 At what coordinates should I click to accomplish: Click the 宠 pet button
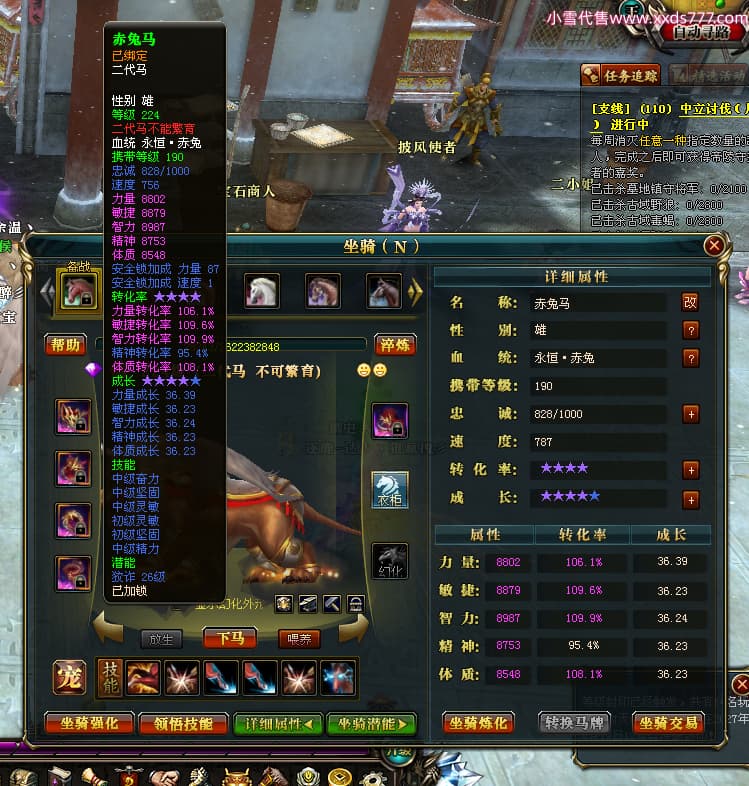tap(69, 677)
